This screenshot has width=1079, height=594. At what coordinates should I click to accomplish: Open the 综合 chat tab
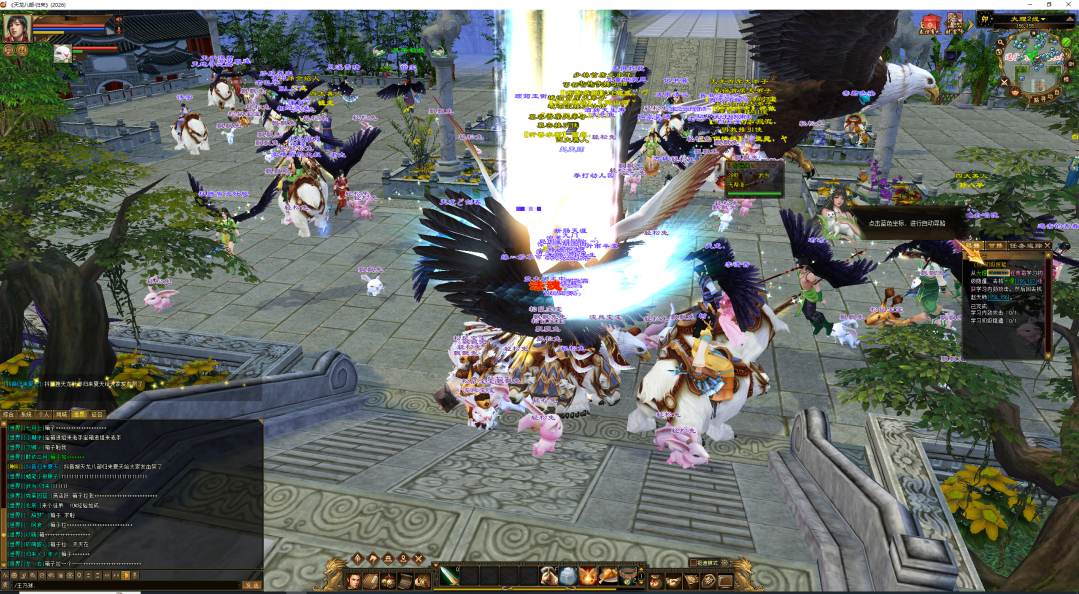coord(8,412)
